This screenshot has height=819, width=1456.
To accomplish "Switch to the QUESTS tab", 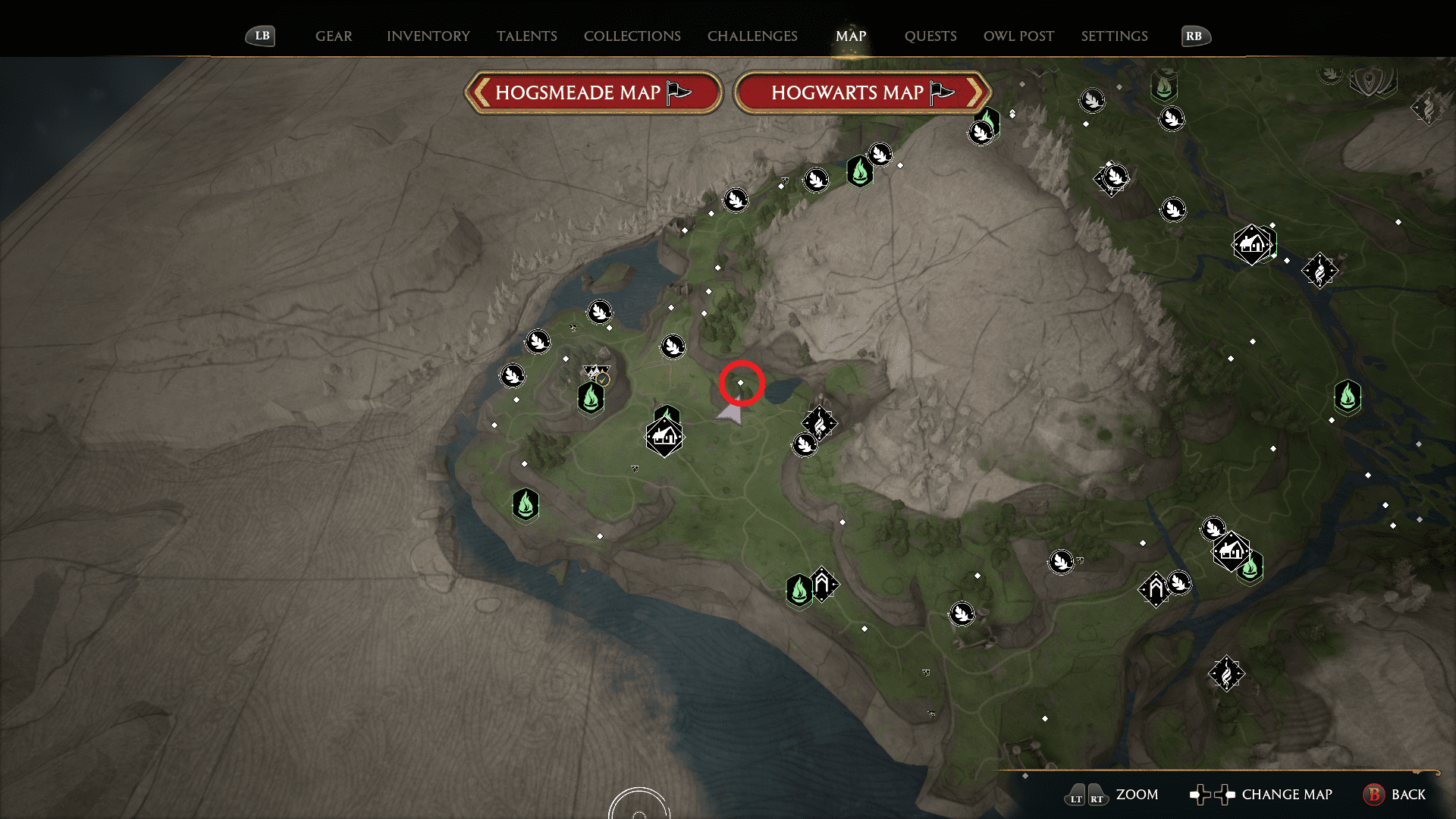I will [x=931, y=36].
